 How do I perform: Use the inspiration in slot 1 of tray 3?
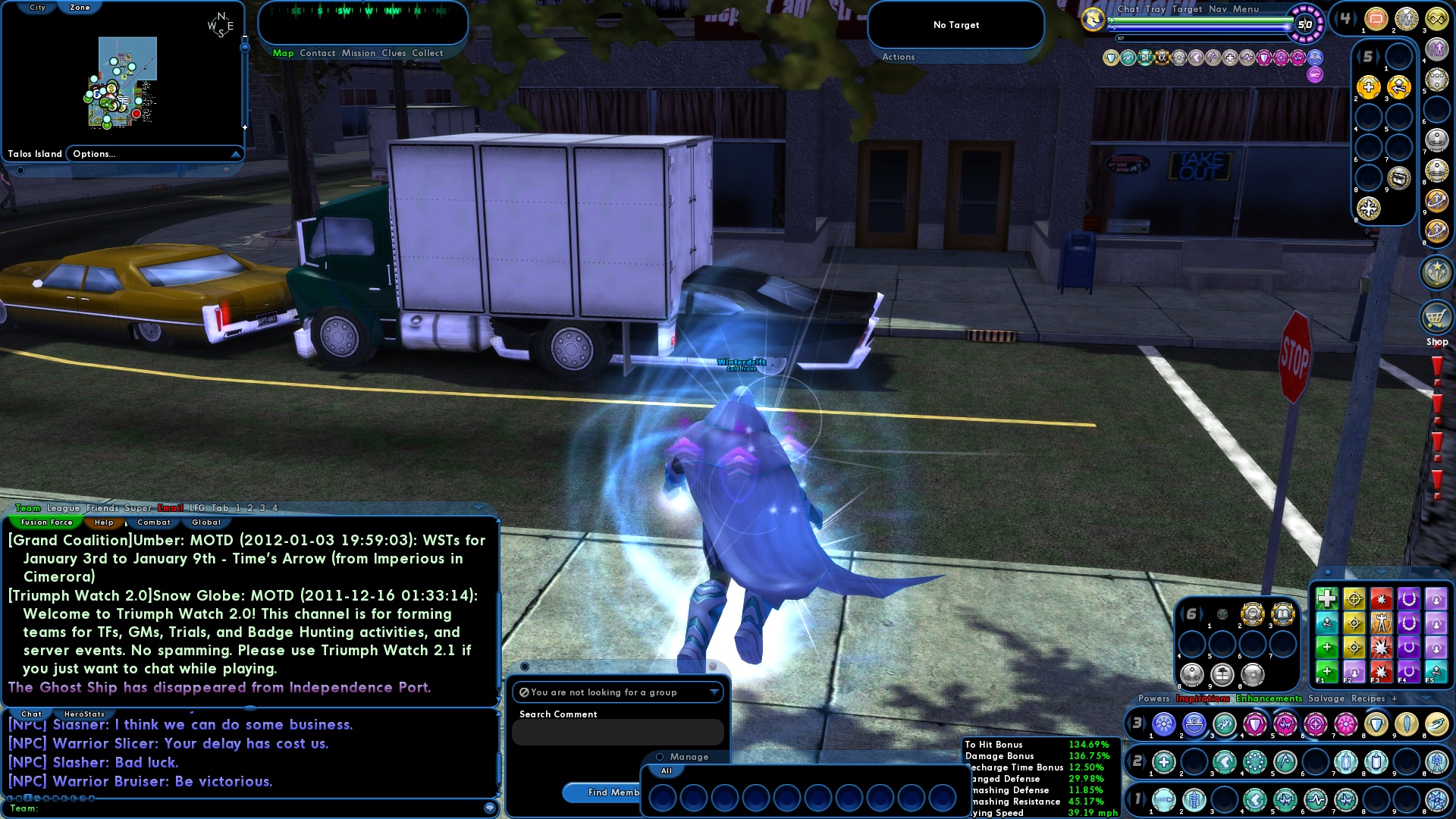click(1163, 724)
